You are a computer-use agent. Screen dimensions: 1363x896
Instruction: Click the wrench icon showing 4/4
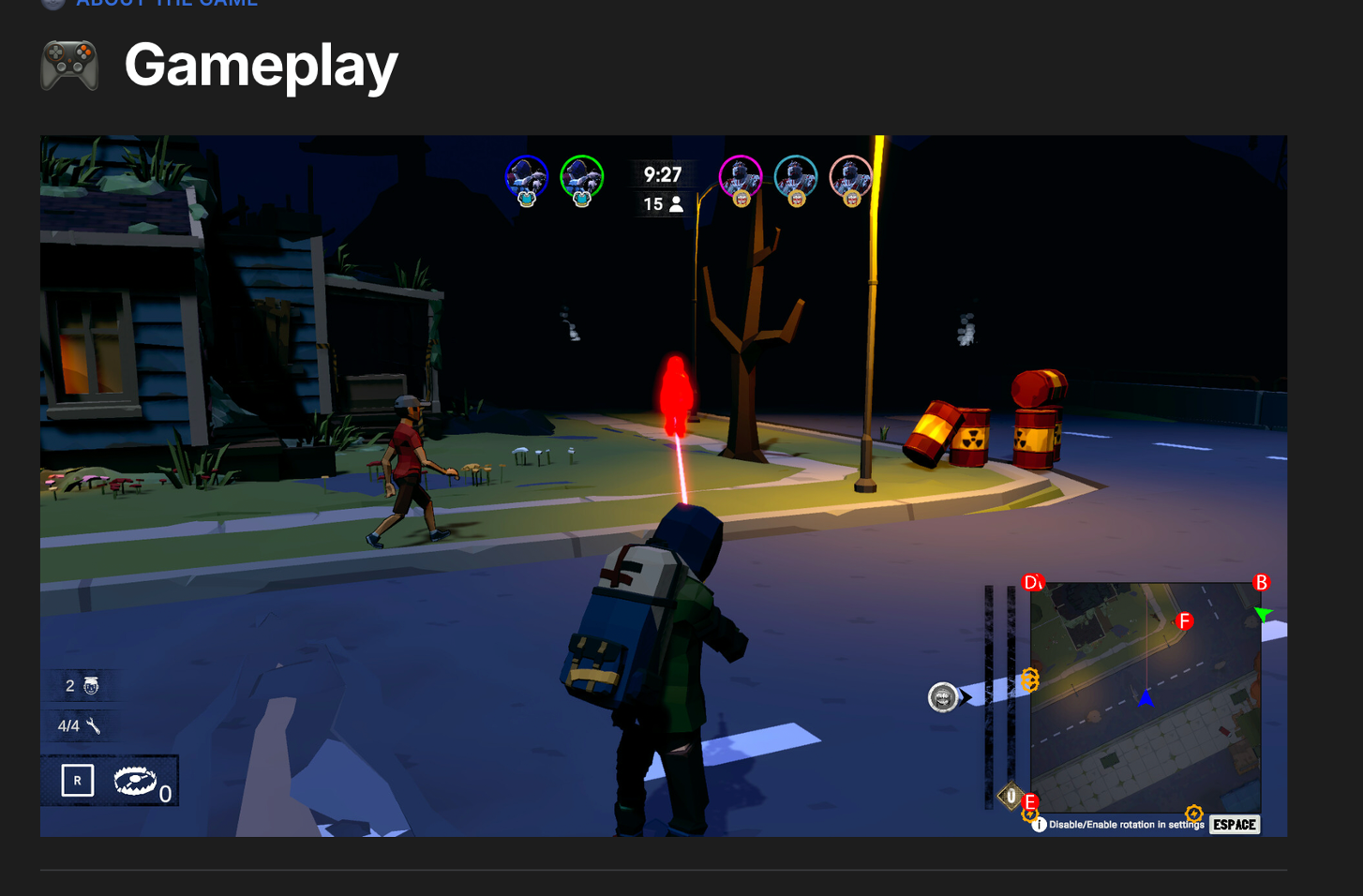(94, 724)
